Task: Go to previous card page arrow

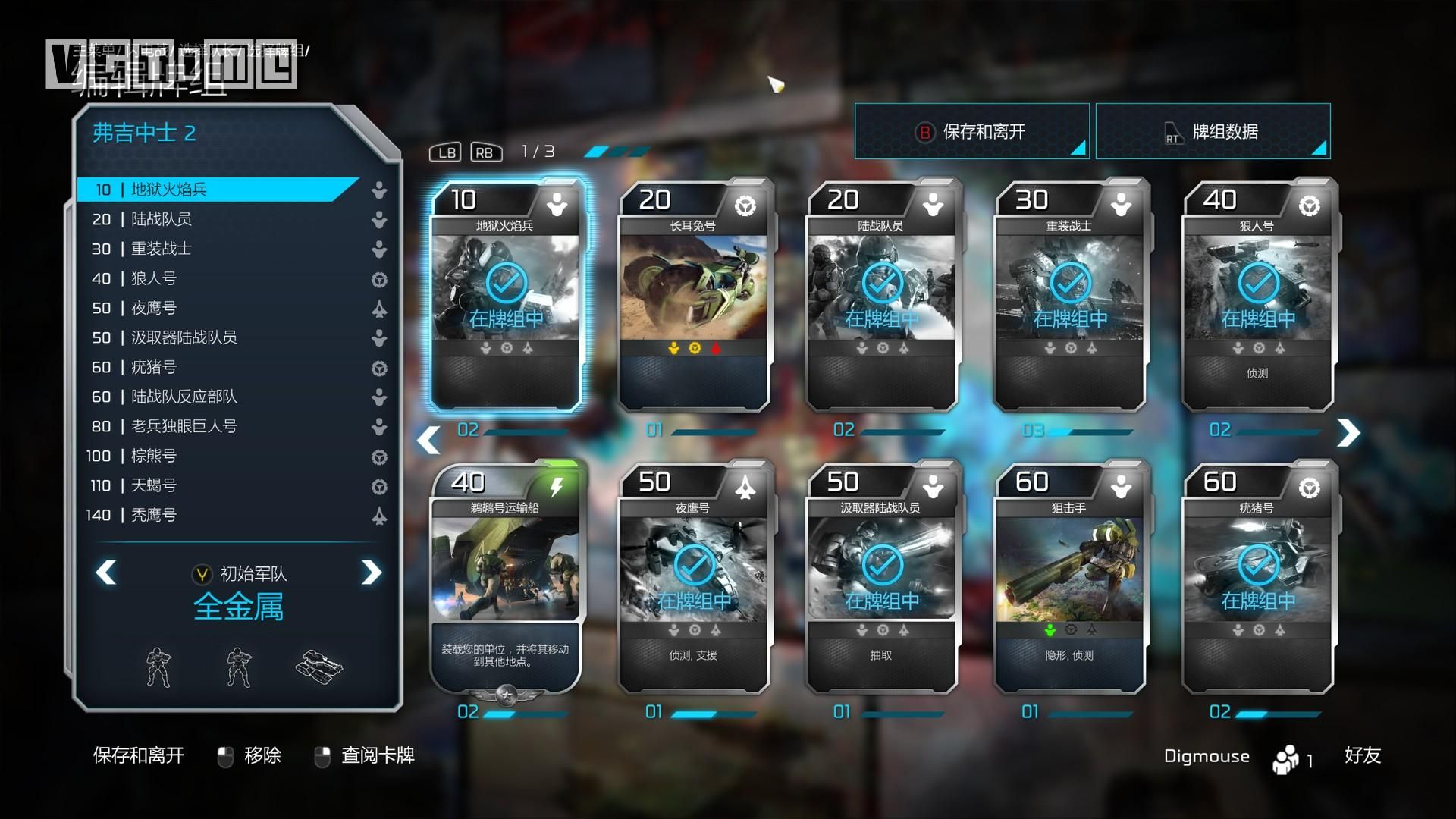Action: [x=428, y=440]
